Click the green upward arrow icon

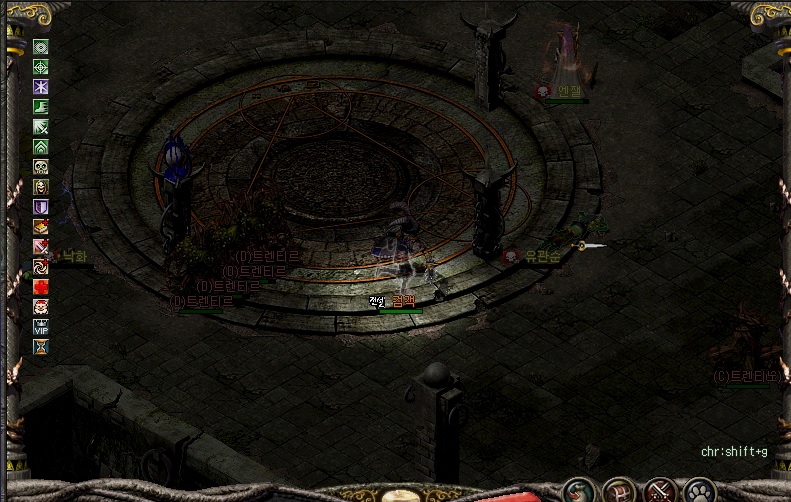pyautogui.click(x=41, y=146)
